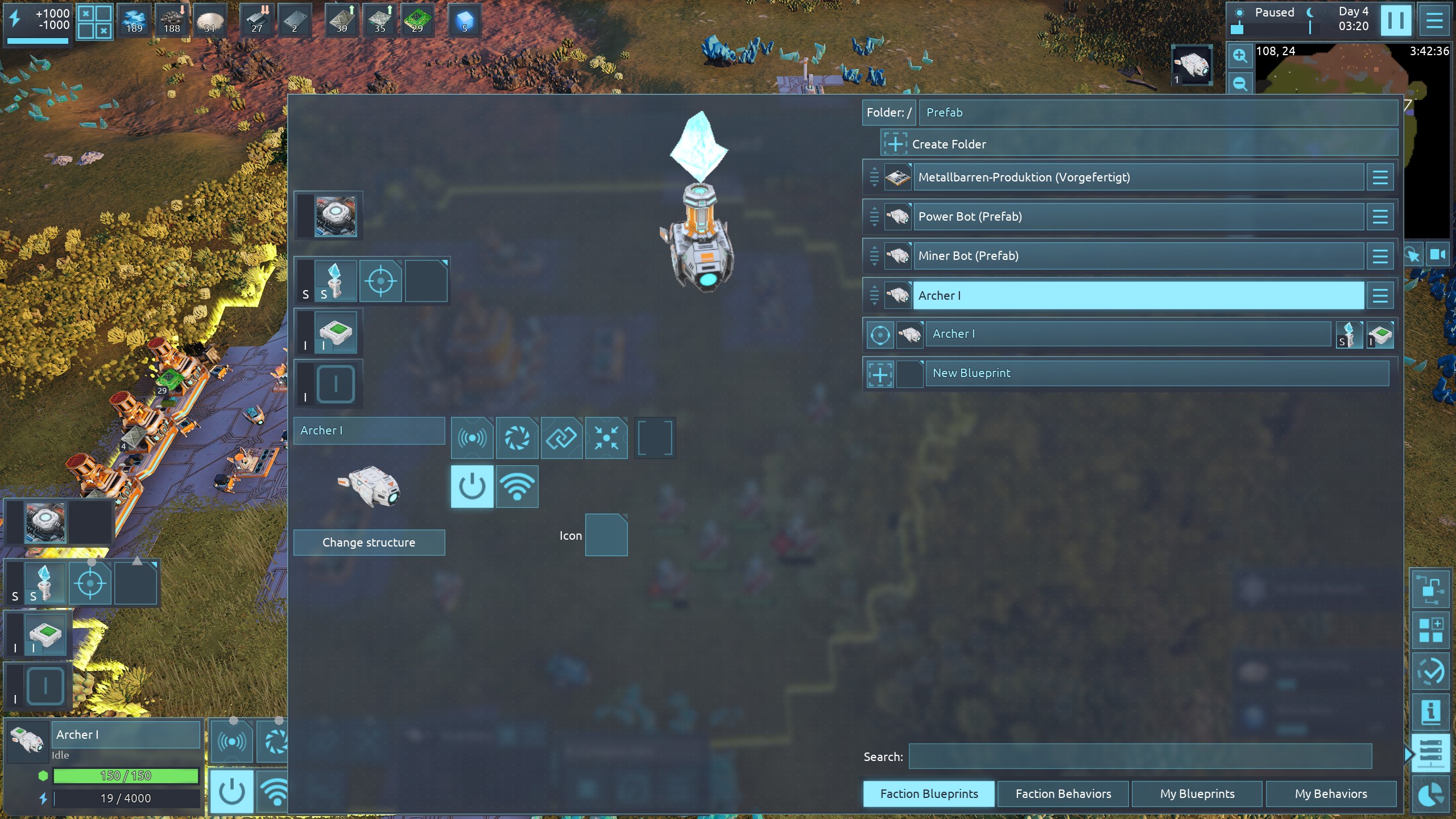The width and height of the screenshot is (1456, 819).
Task: Toggle the pause button
Action: (1395, 21)
